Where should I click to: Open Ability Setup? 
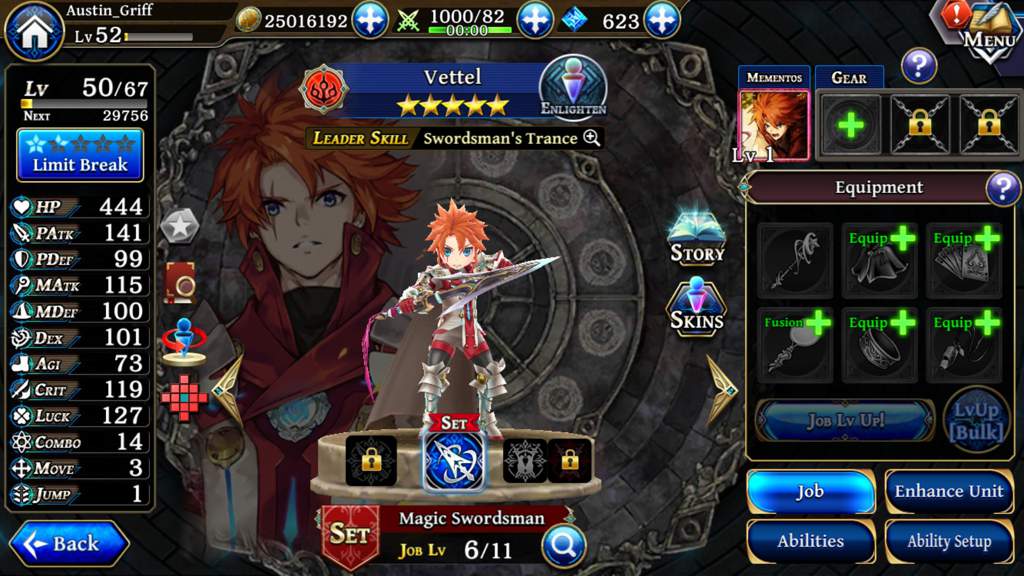[x=948, y=541]
